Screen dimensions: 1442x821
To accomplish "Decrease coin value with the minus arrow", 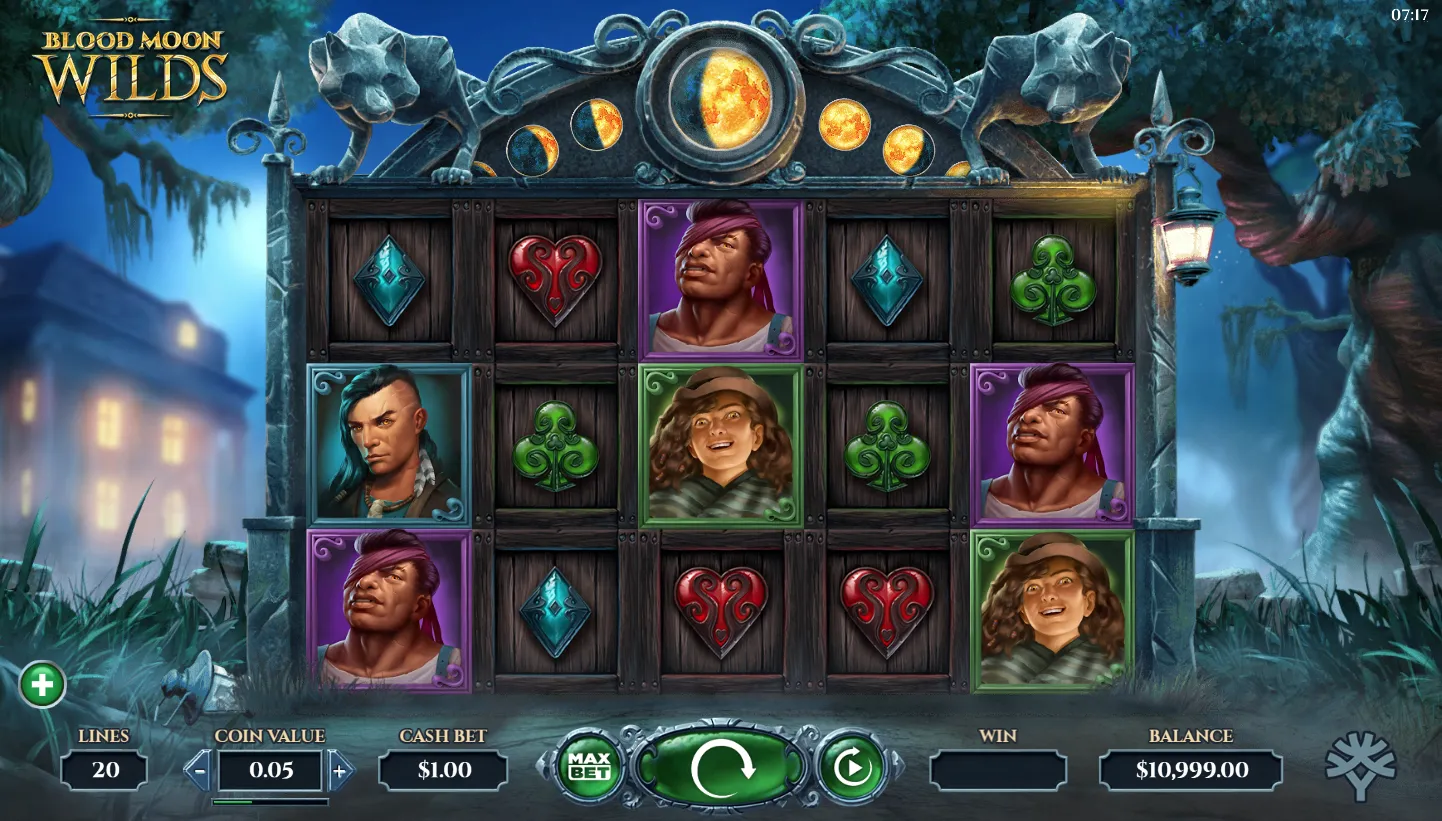I will [x=200, y=771].
